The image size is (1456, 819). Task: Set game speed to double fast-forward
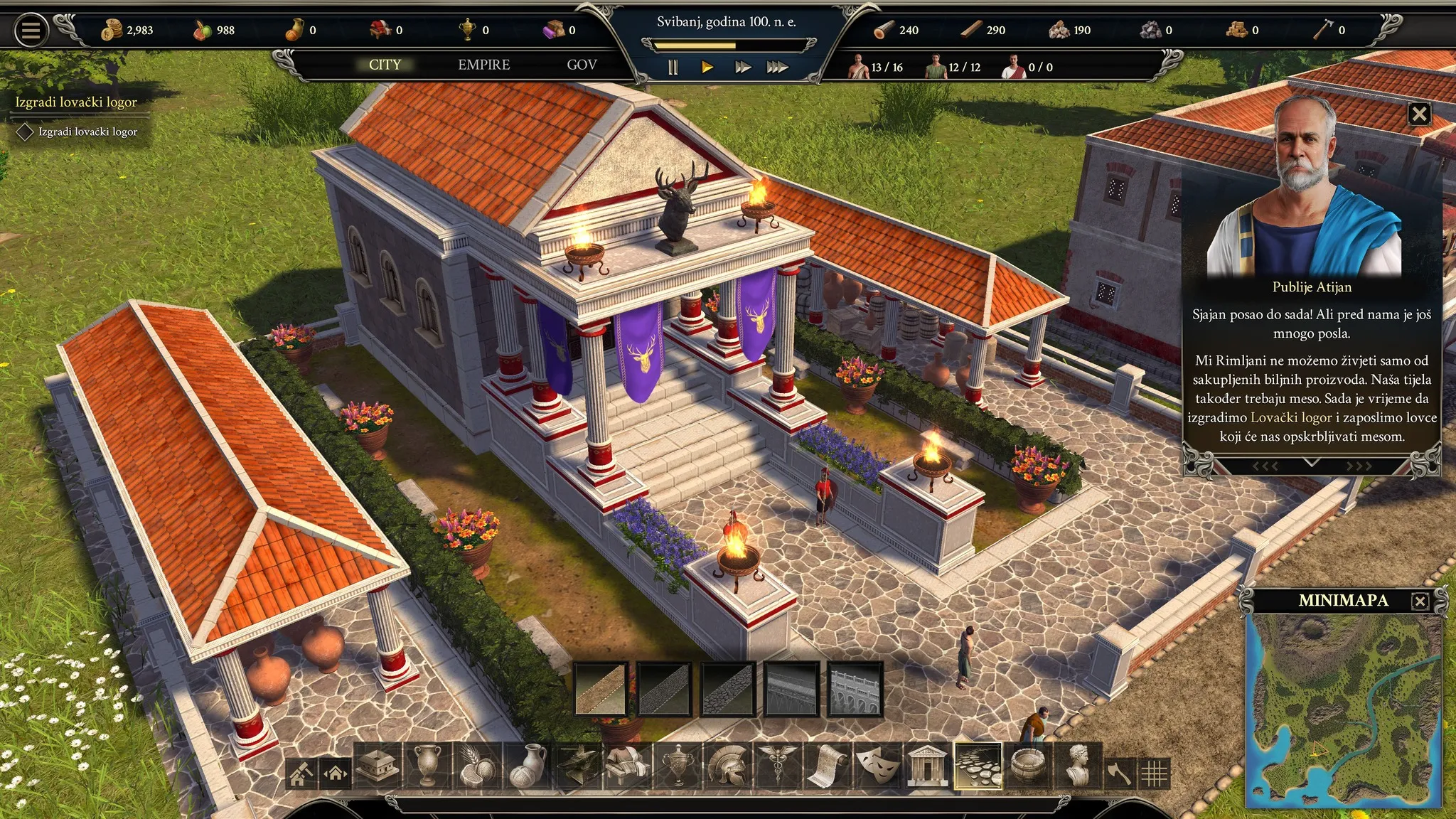743,68
